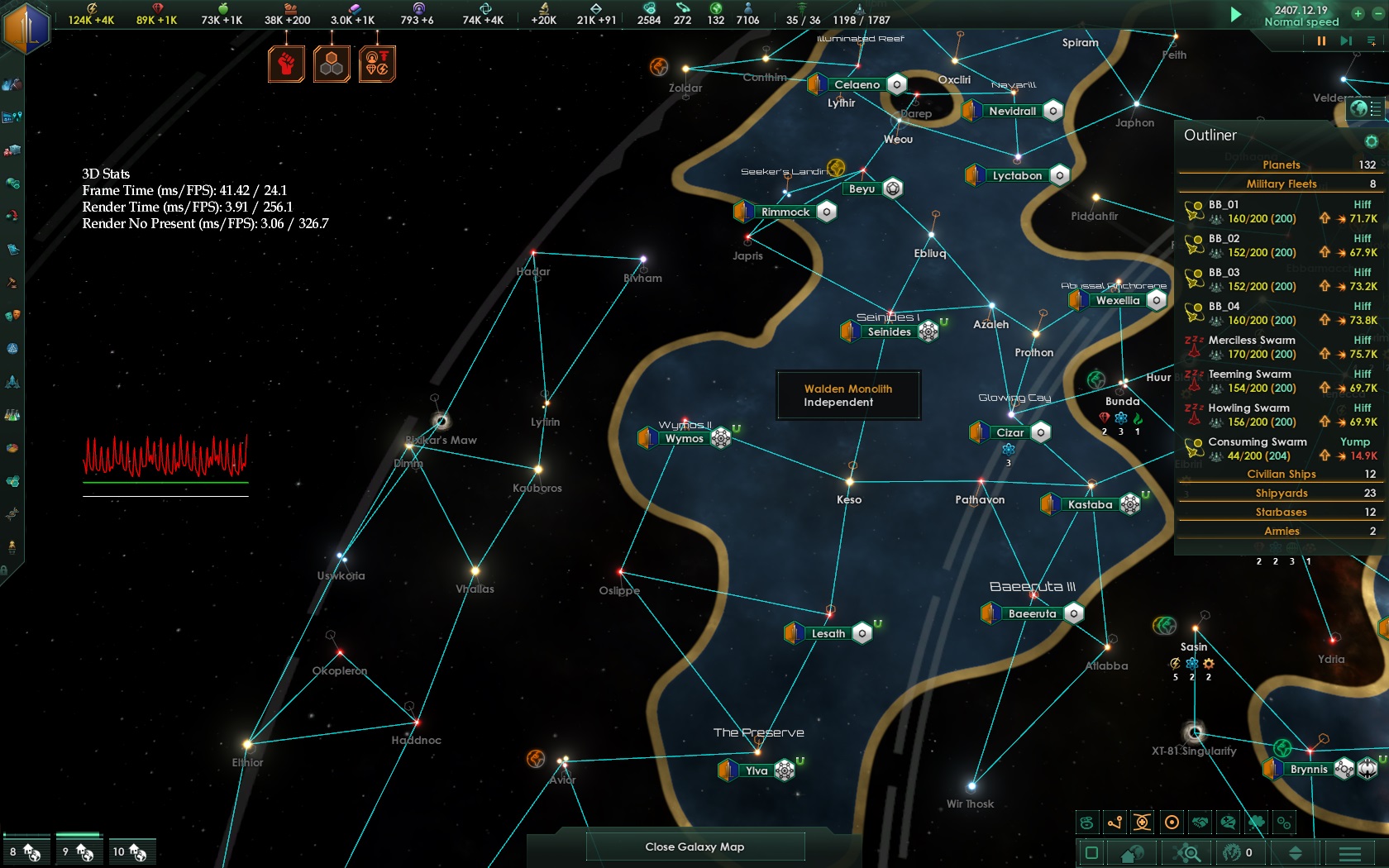1389x868 pixels.
Task: Expand the Starbases outliner section
Action: click(1281, 512)
